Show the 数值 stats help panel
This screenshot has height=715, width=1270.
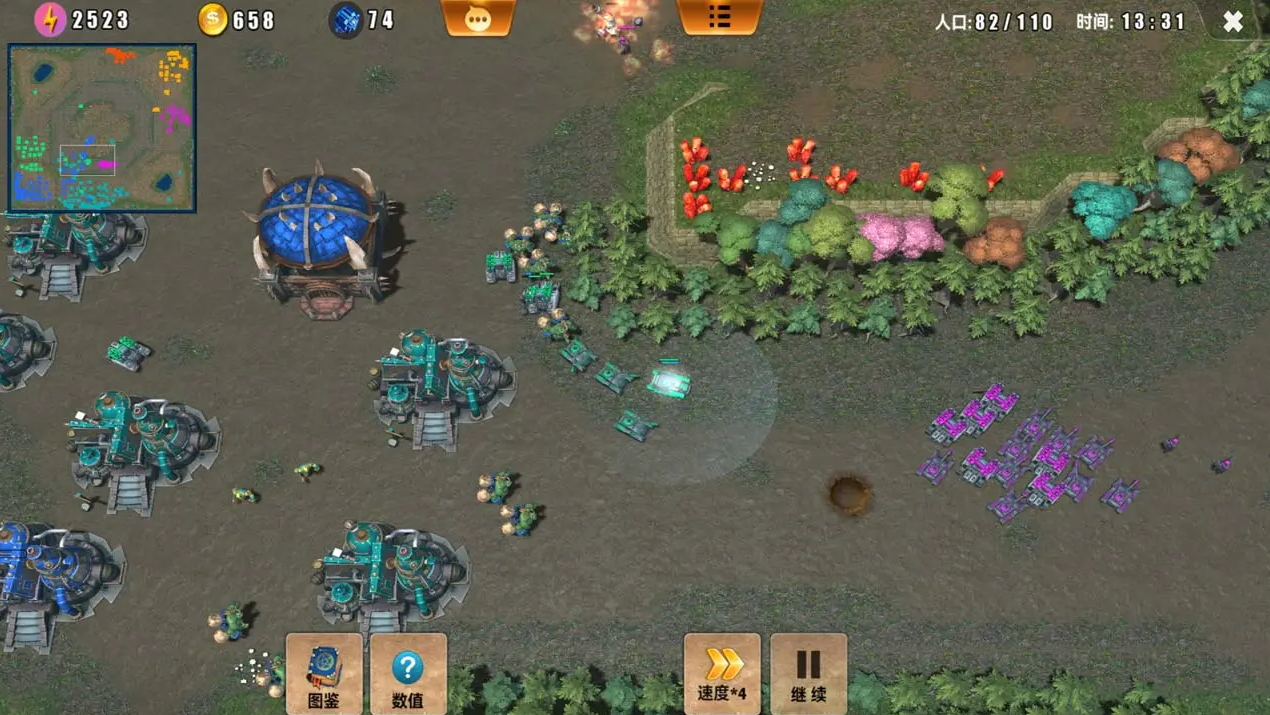coord(408,673)
